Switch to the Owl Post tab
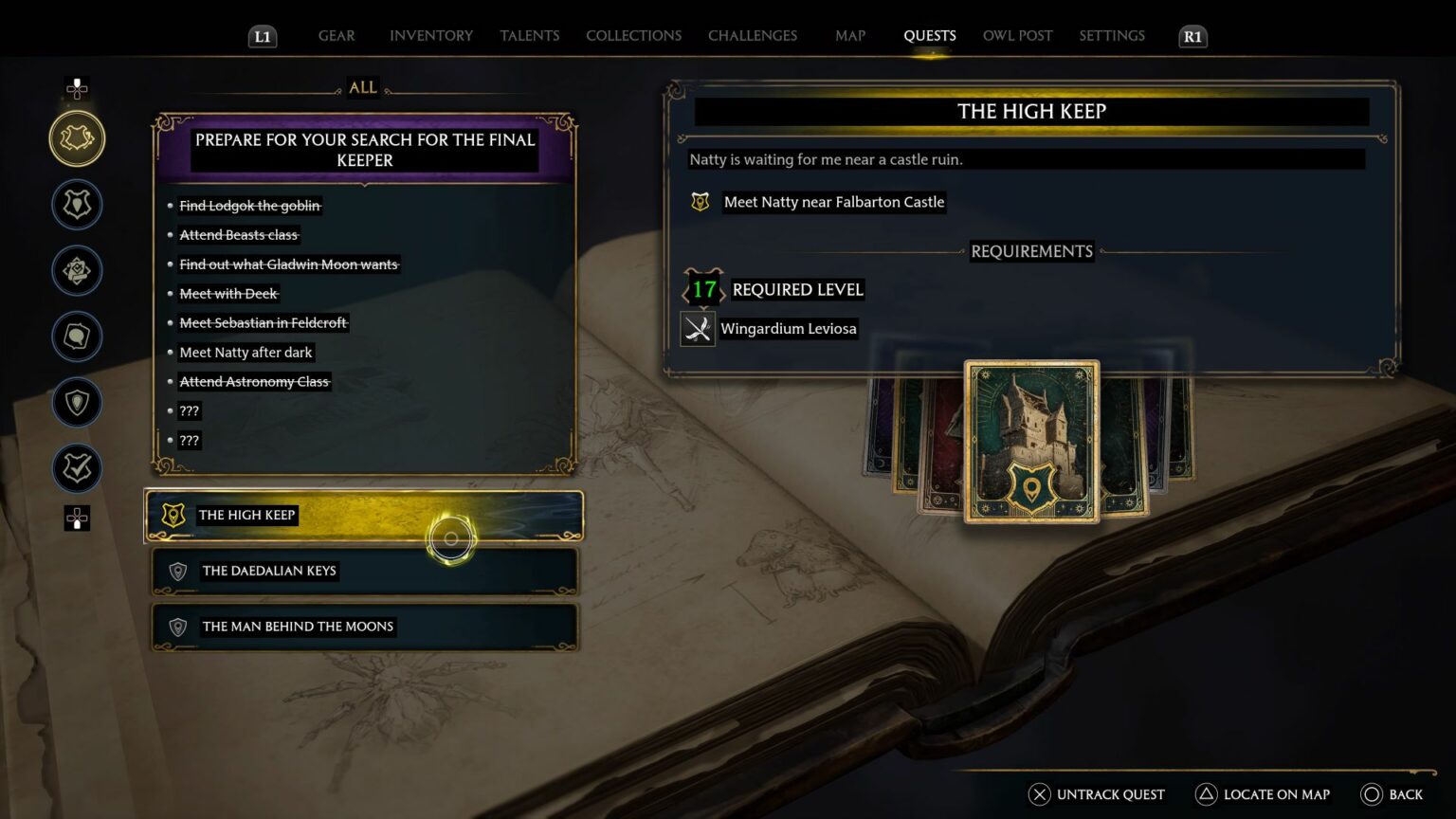Screen dimensions: 1456x819 coord(1017,35)
